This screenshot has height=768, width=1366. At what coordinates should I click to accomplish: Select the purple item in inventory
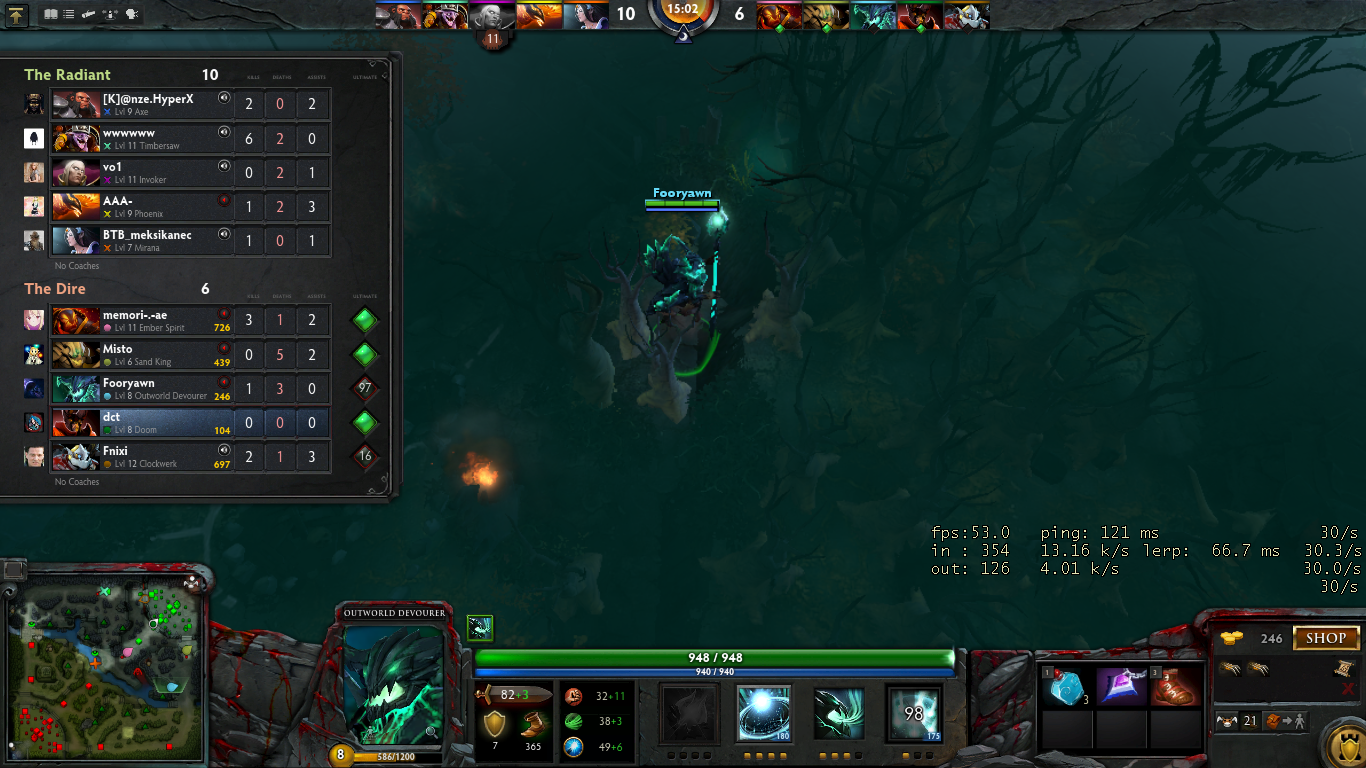[1122, 687]
